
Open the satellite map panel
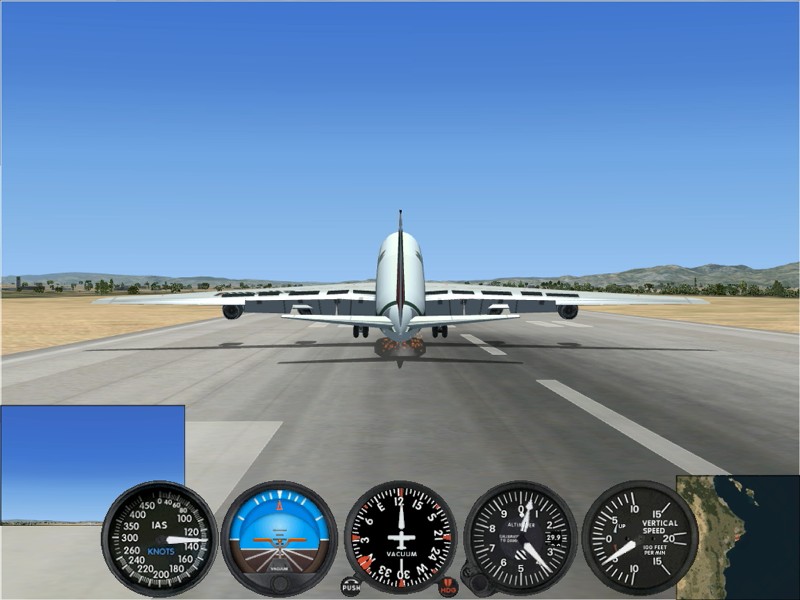click(x=738, y=537)
